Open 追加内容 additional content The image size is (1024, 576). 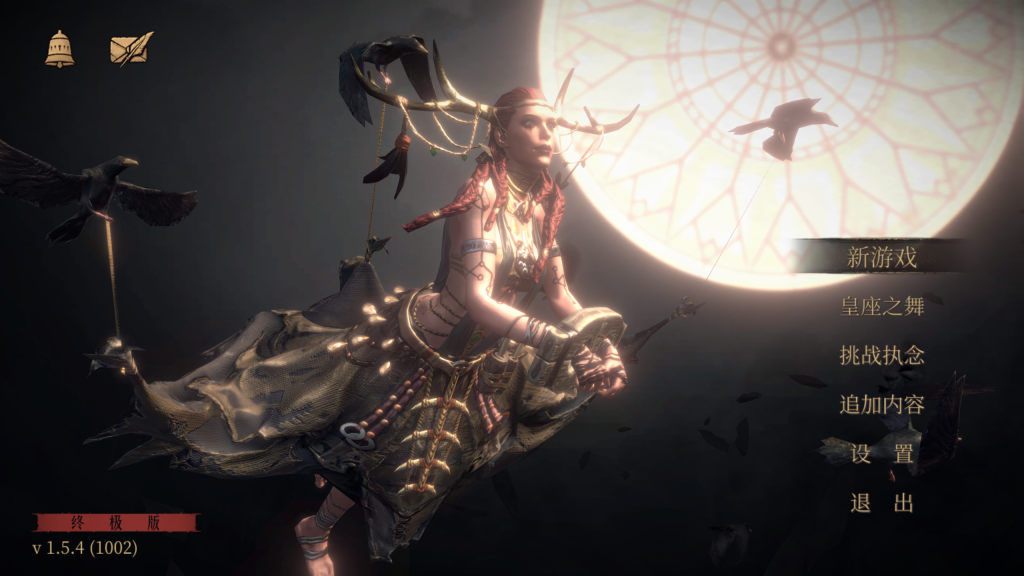(x=881, y=405)
